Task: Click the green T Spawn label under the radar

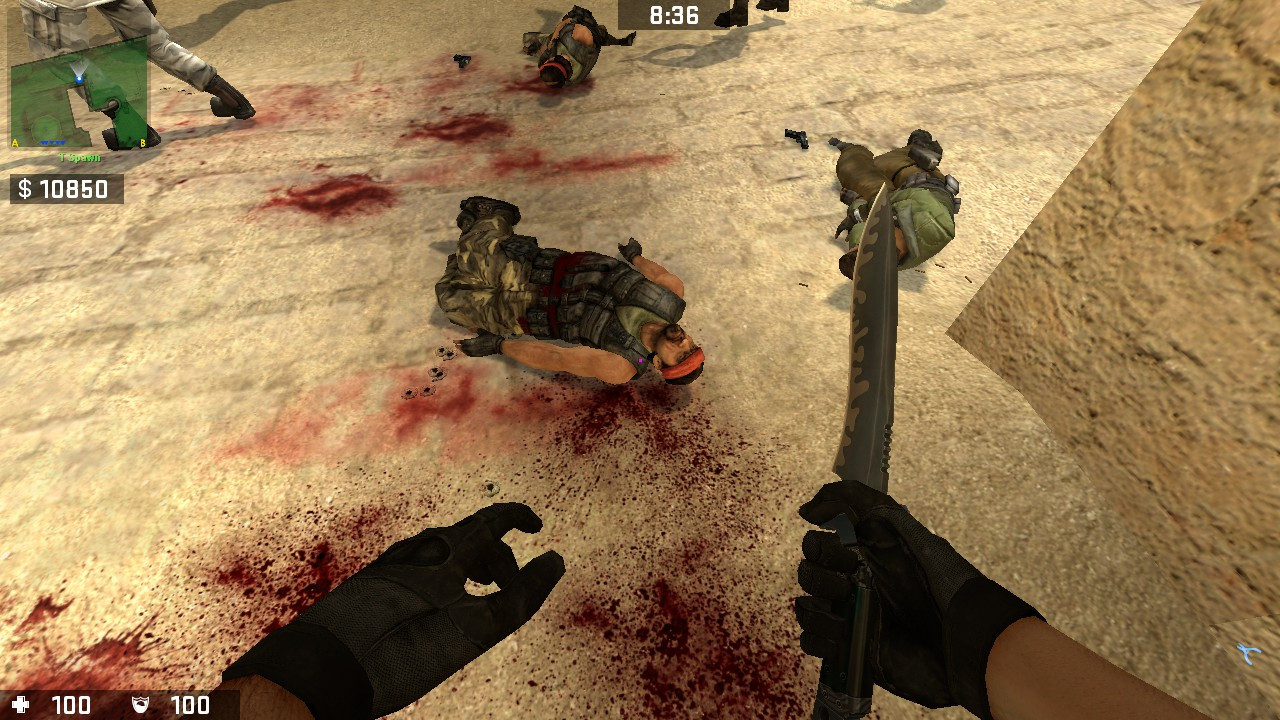Action: point(79,156)
